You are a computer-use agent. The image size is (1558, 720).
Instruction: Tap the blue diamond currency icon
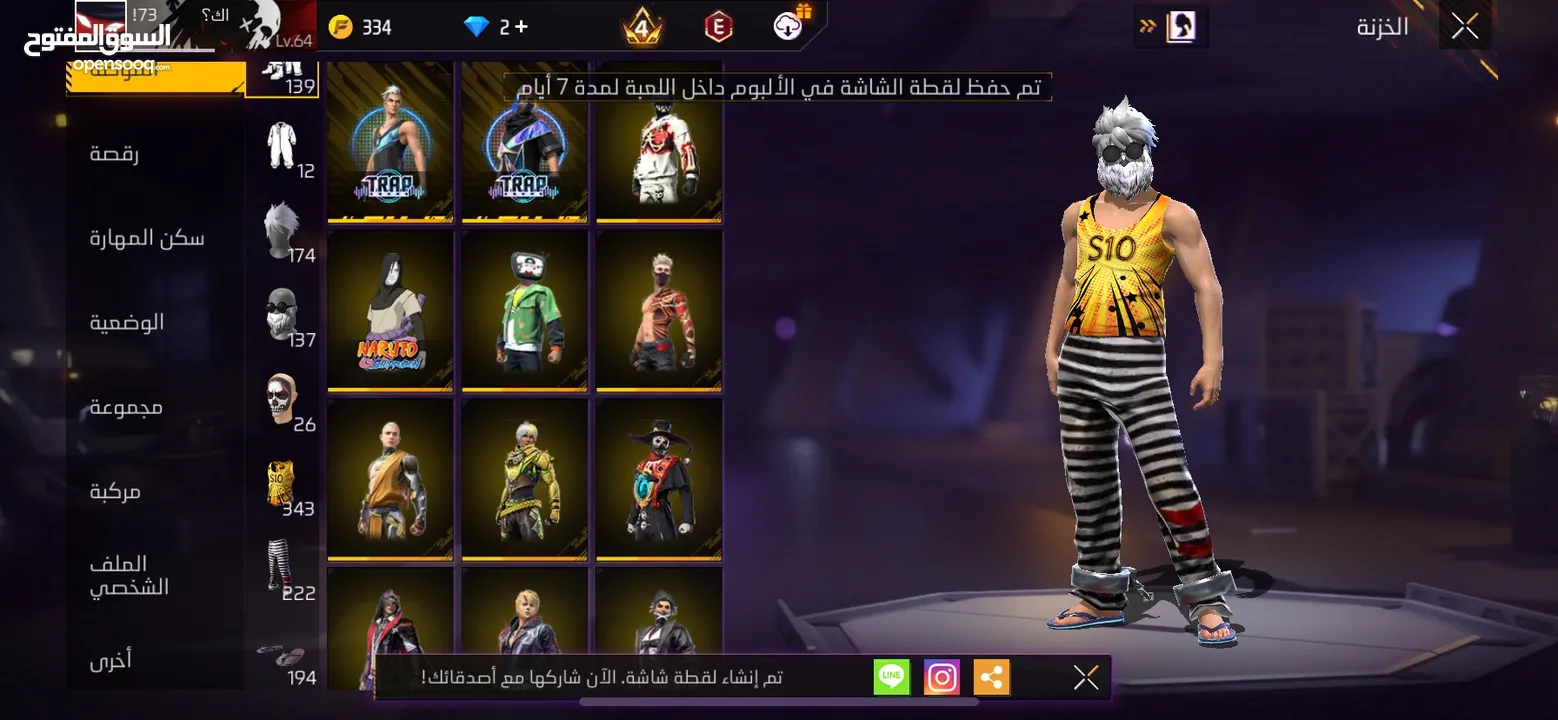pyautogui.click(x=478, y=27)
